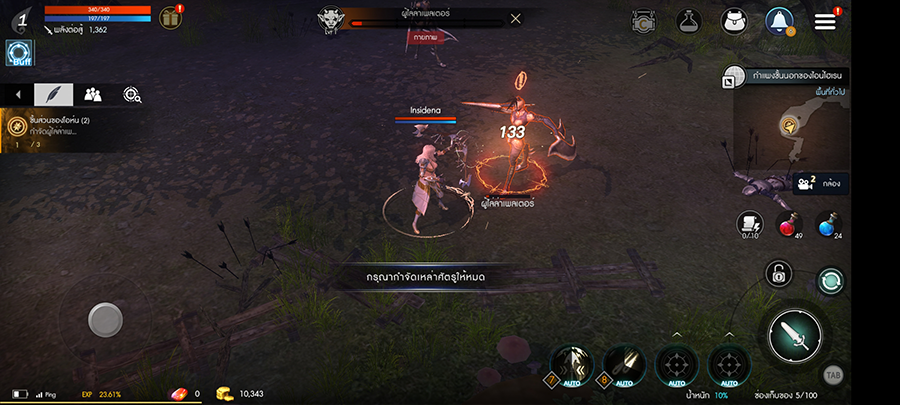
Task: Perform basic sword attack
Action: pos(795,335)
